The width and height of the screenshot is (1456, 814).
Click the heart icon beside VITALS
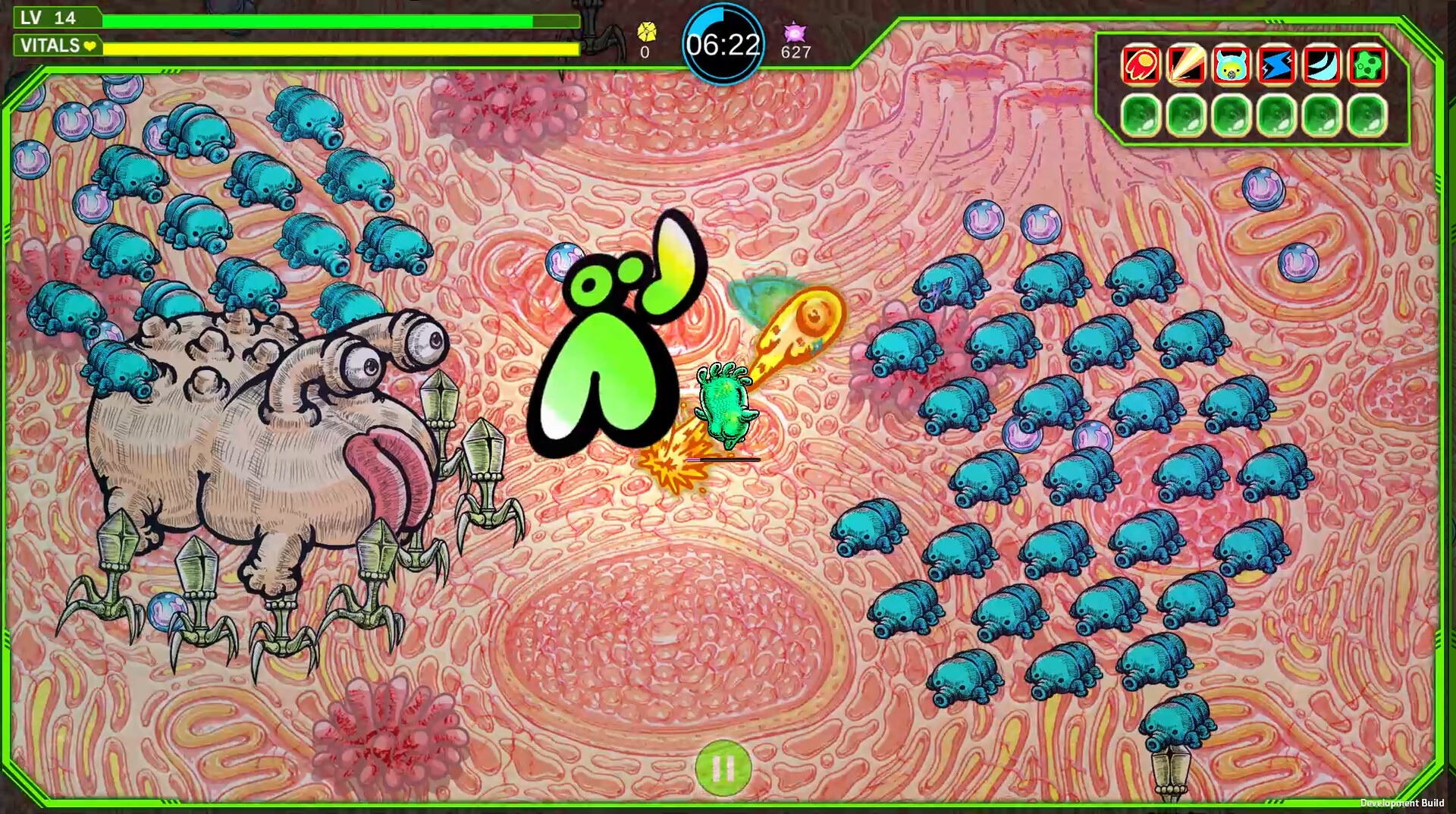(89, 46)
